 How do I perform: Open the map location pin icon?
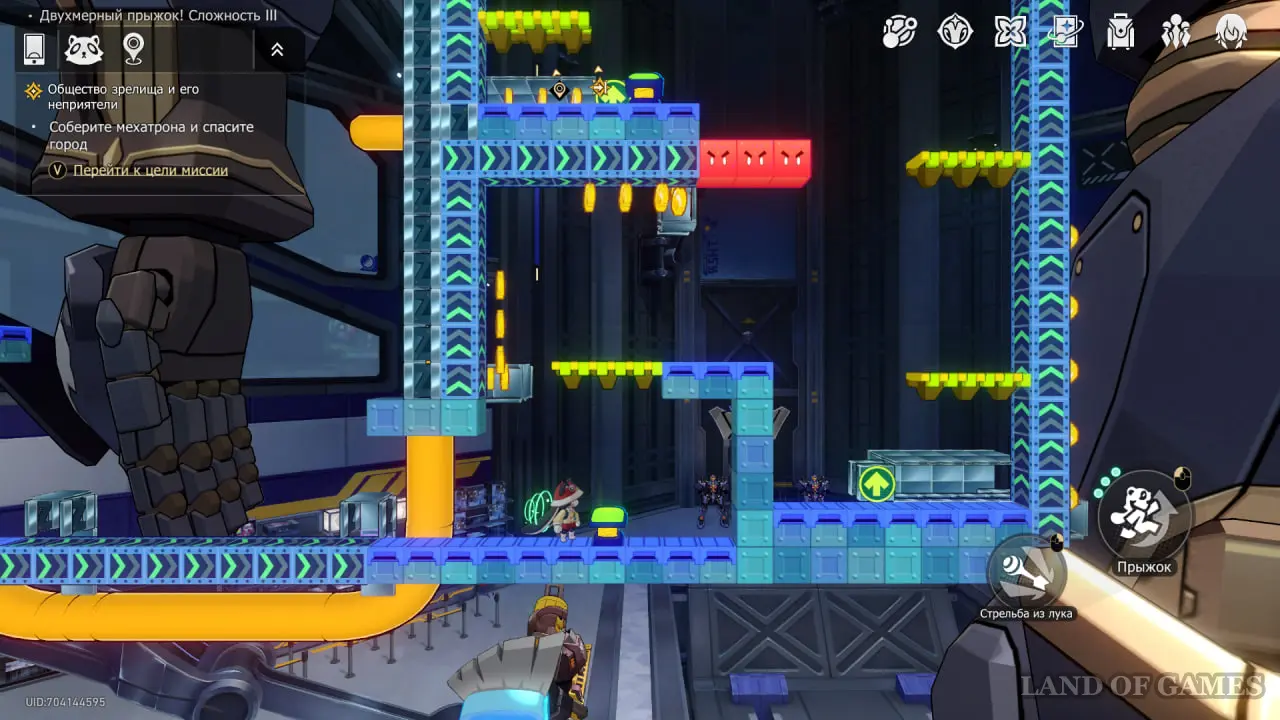pyautogui.click(x=133, y=48)
